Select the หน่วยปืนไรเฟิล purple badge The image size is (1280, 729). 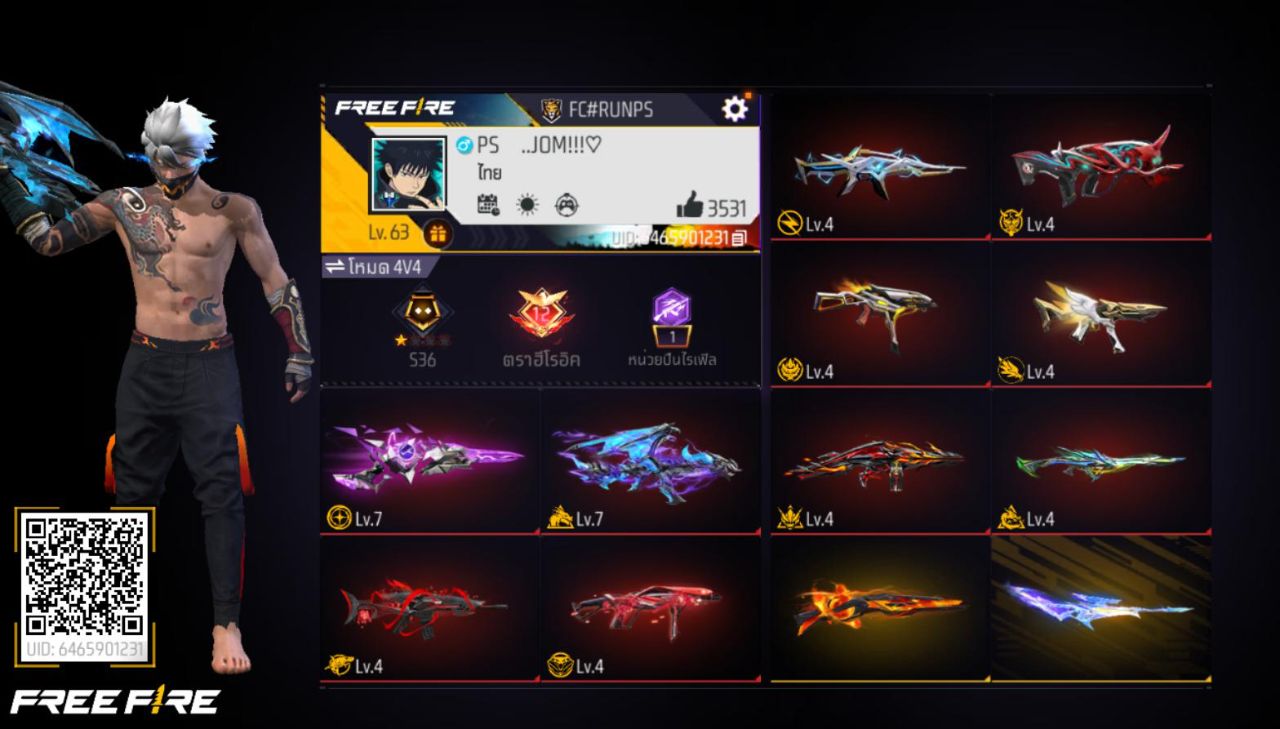point(671,315)
